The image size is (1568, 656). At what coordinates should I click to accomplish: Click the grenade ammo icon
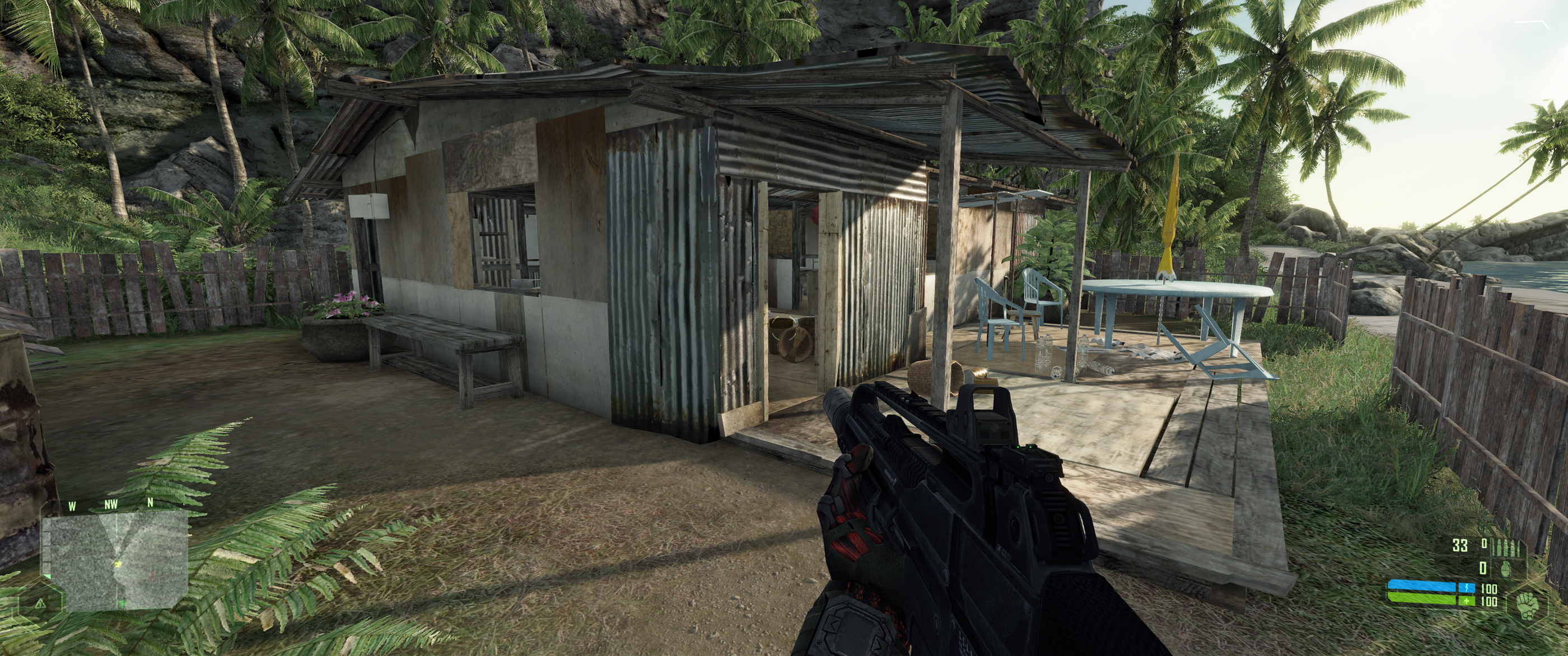1506,569
